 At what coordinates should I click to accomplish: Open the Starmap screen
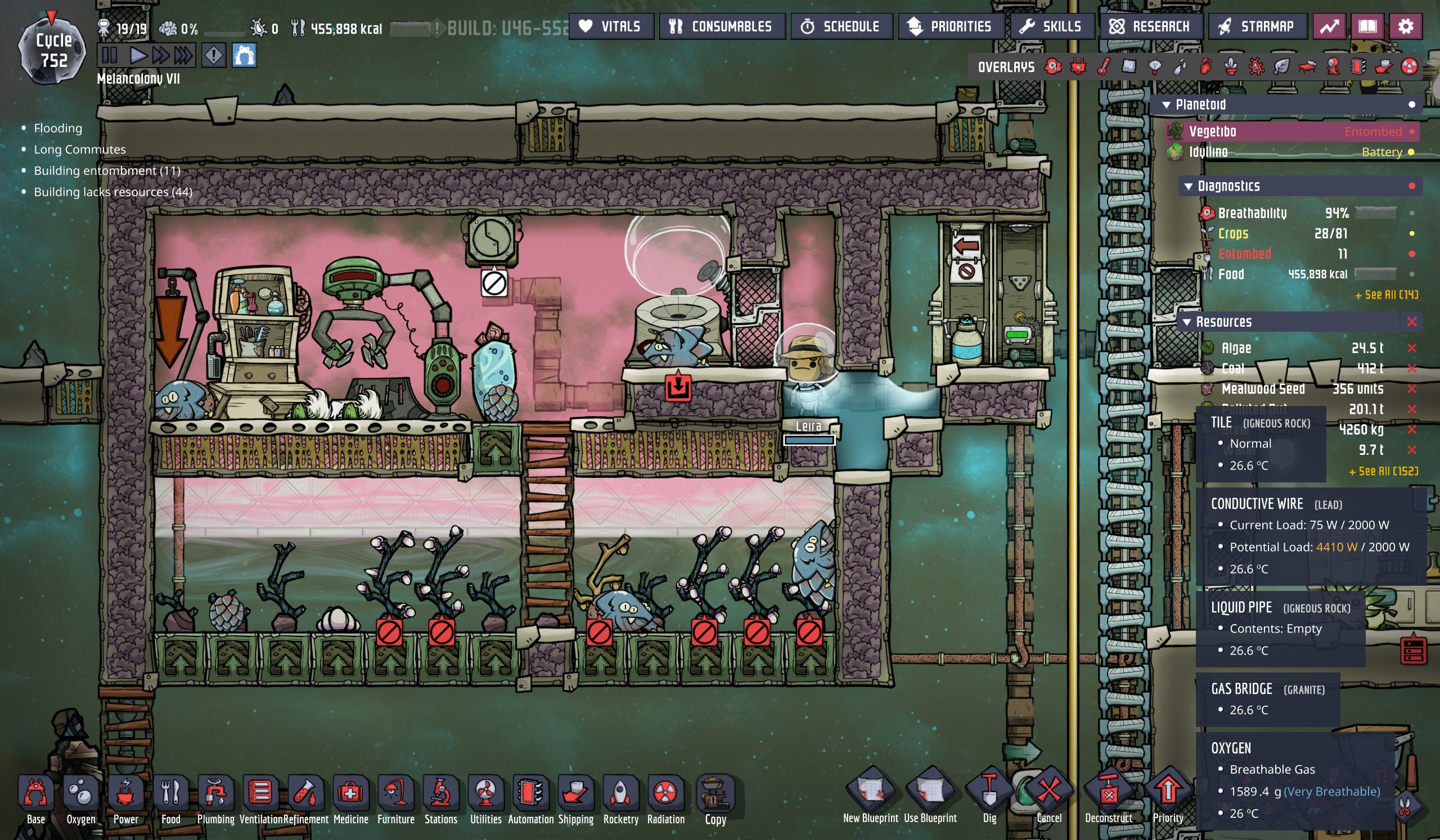pos(1257,26)
